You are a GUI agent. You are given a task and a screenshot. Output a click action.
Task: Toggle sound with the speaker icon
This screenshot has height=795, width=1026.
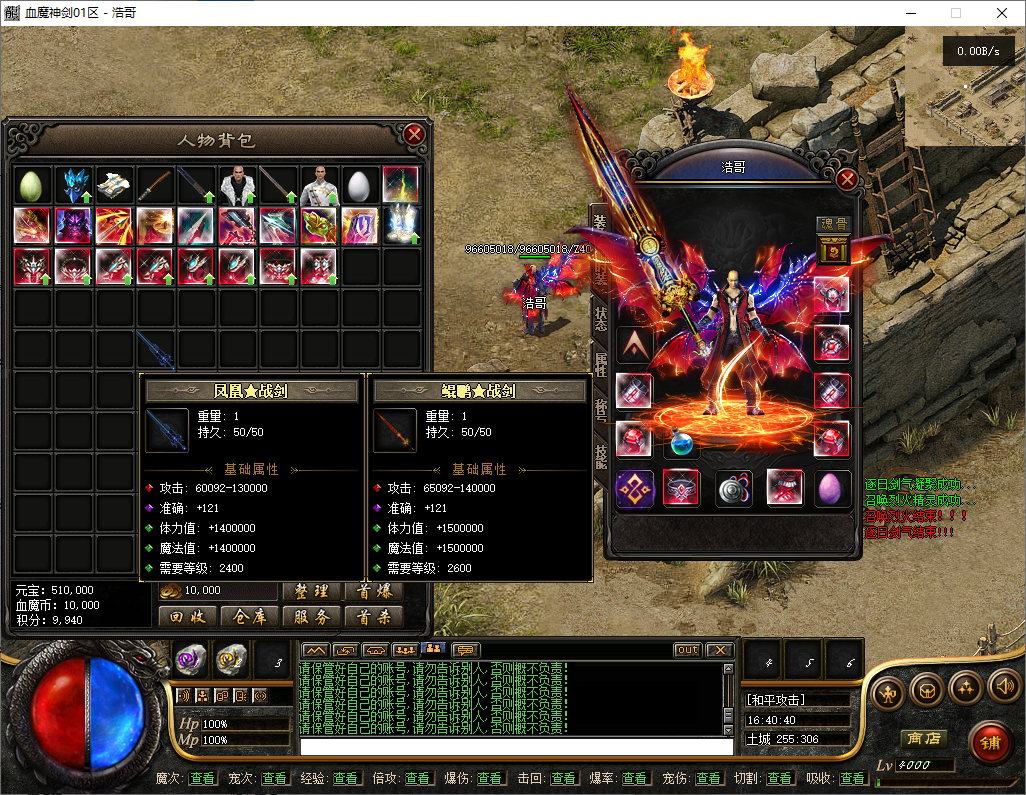1003,687
